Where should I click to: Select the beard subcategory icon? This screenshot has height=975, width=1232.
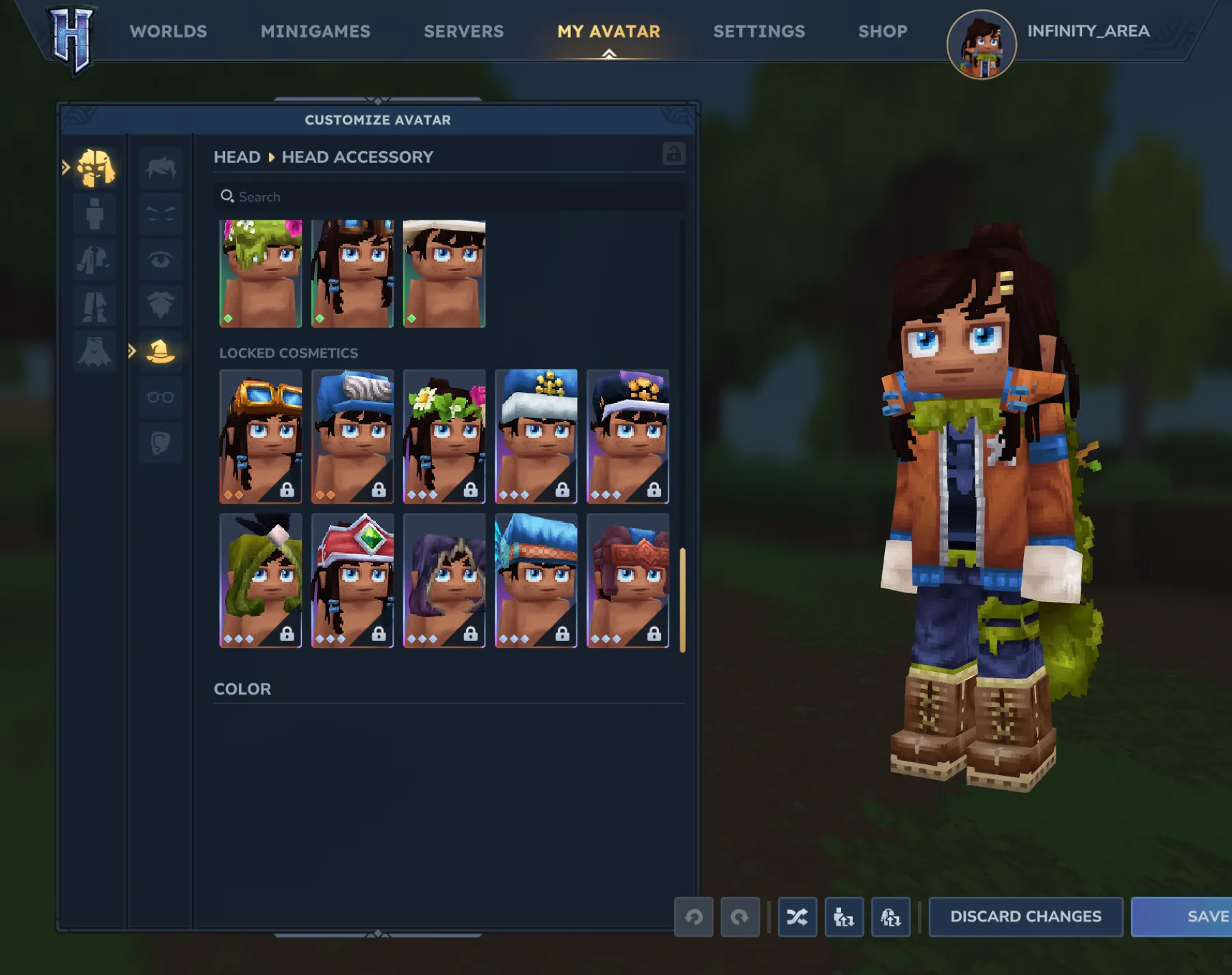[x=161, y=306]
